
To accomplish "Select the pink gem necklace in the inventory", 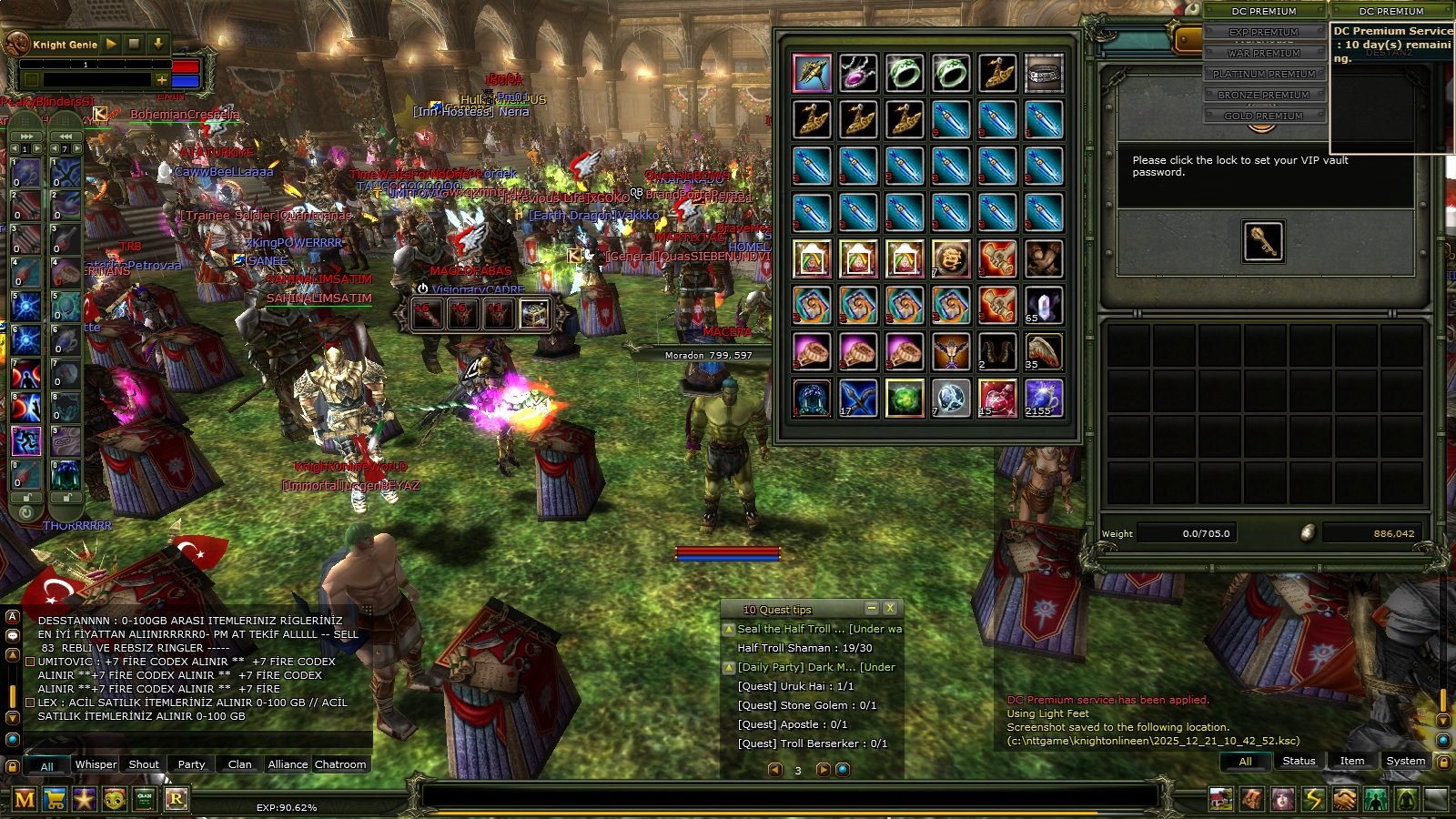I will tap(858, 73).
